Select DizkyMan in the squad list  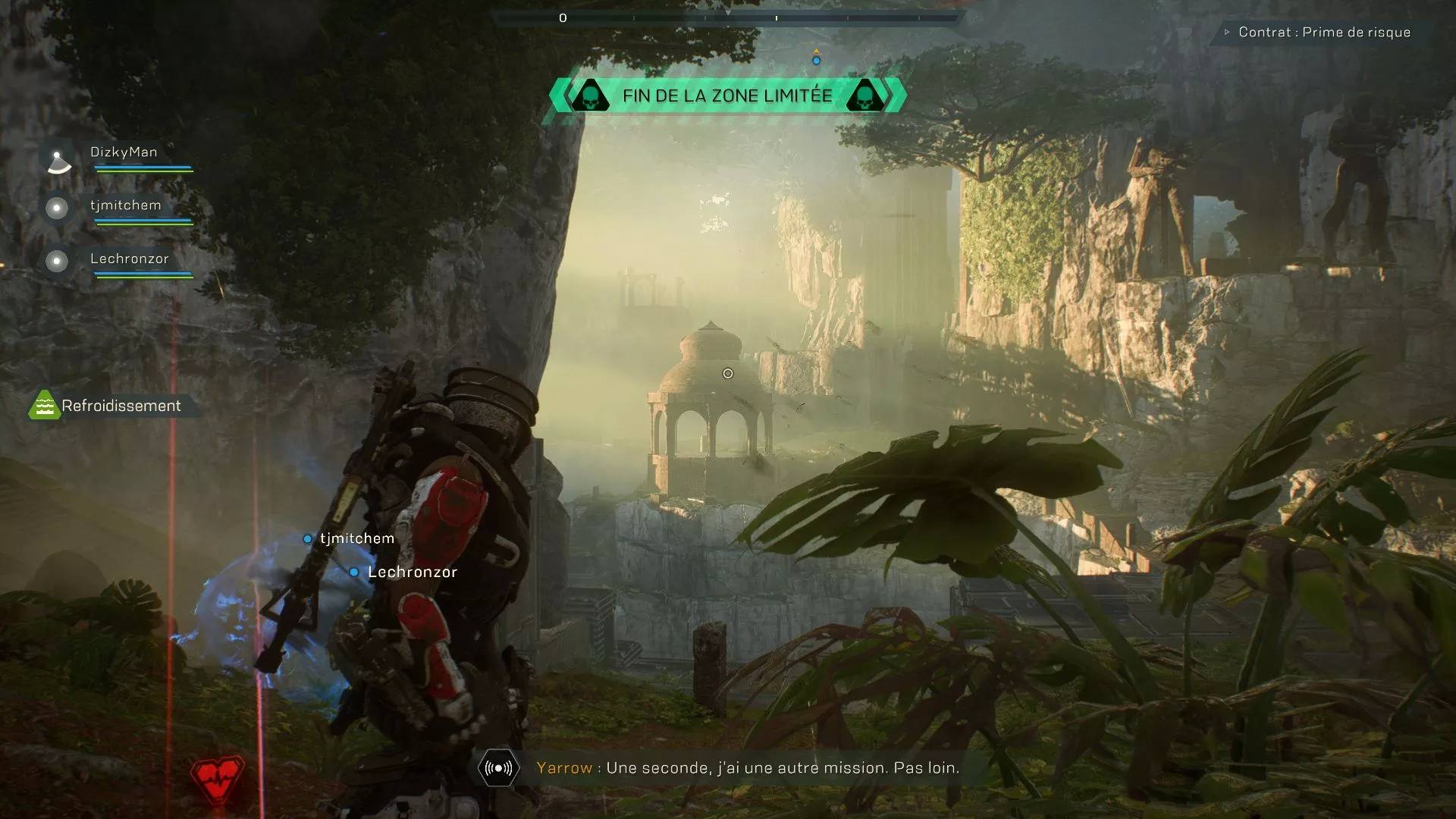(x=124, y=152)
